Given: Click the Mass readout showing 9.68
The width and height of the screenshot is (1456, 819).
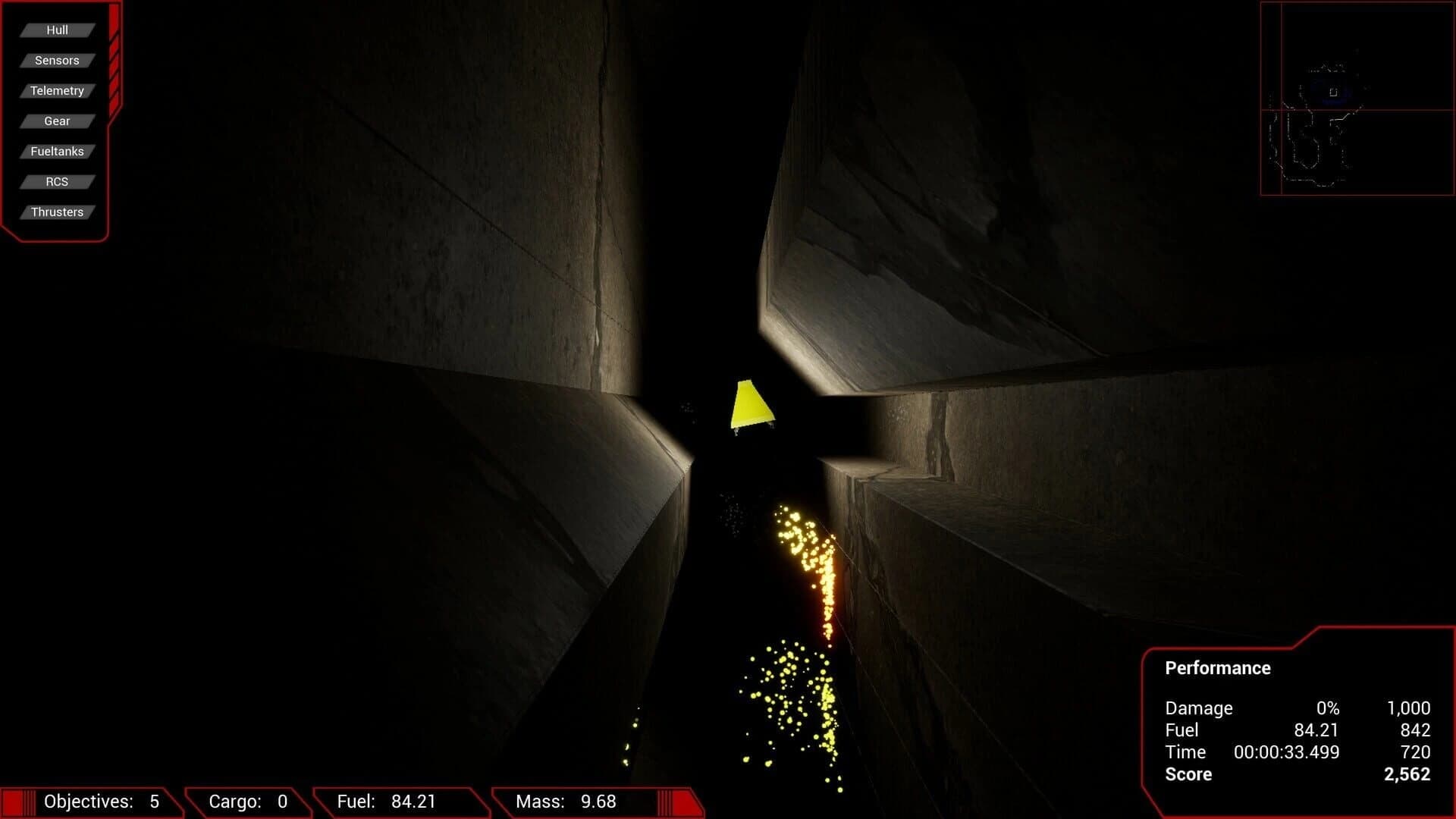Looking at the screenshot, I should (565, 802).
